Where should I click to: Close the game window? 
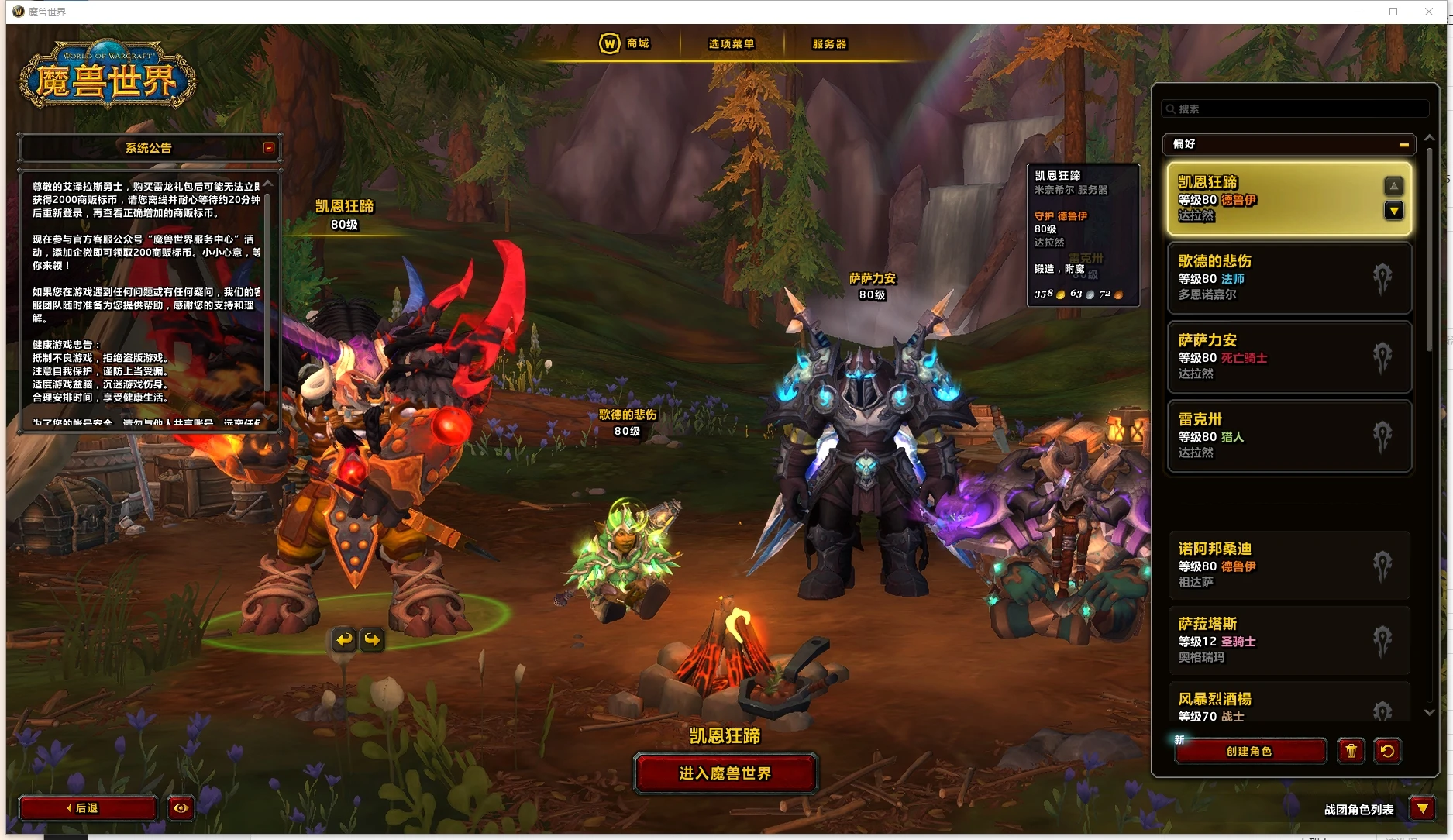[x=1429, y=12]
